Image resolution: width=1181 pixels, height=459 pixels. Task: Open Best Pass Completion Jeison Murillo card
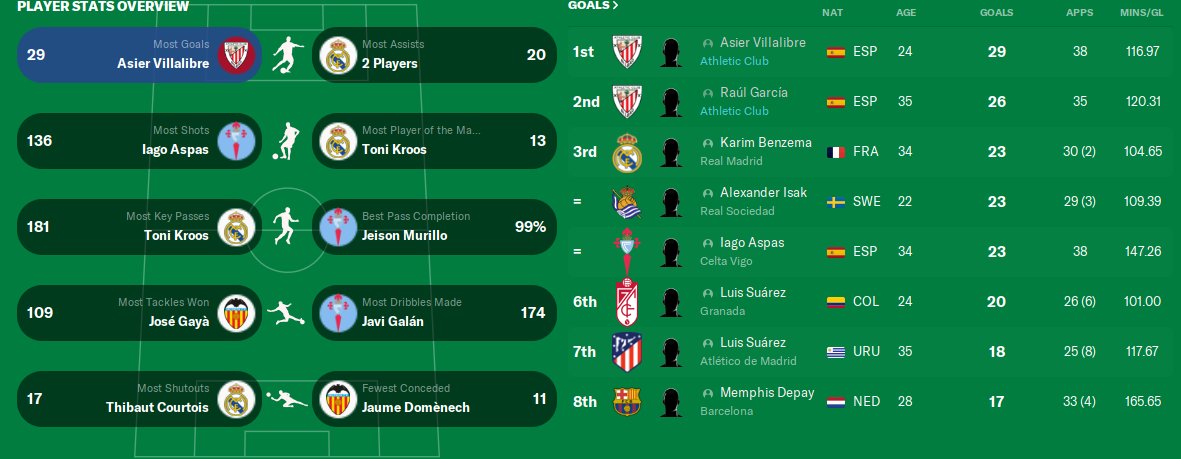click(434, 227)
